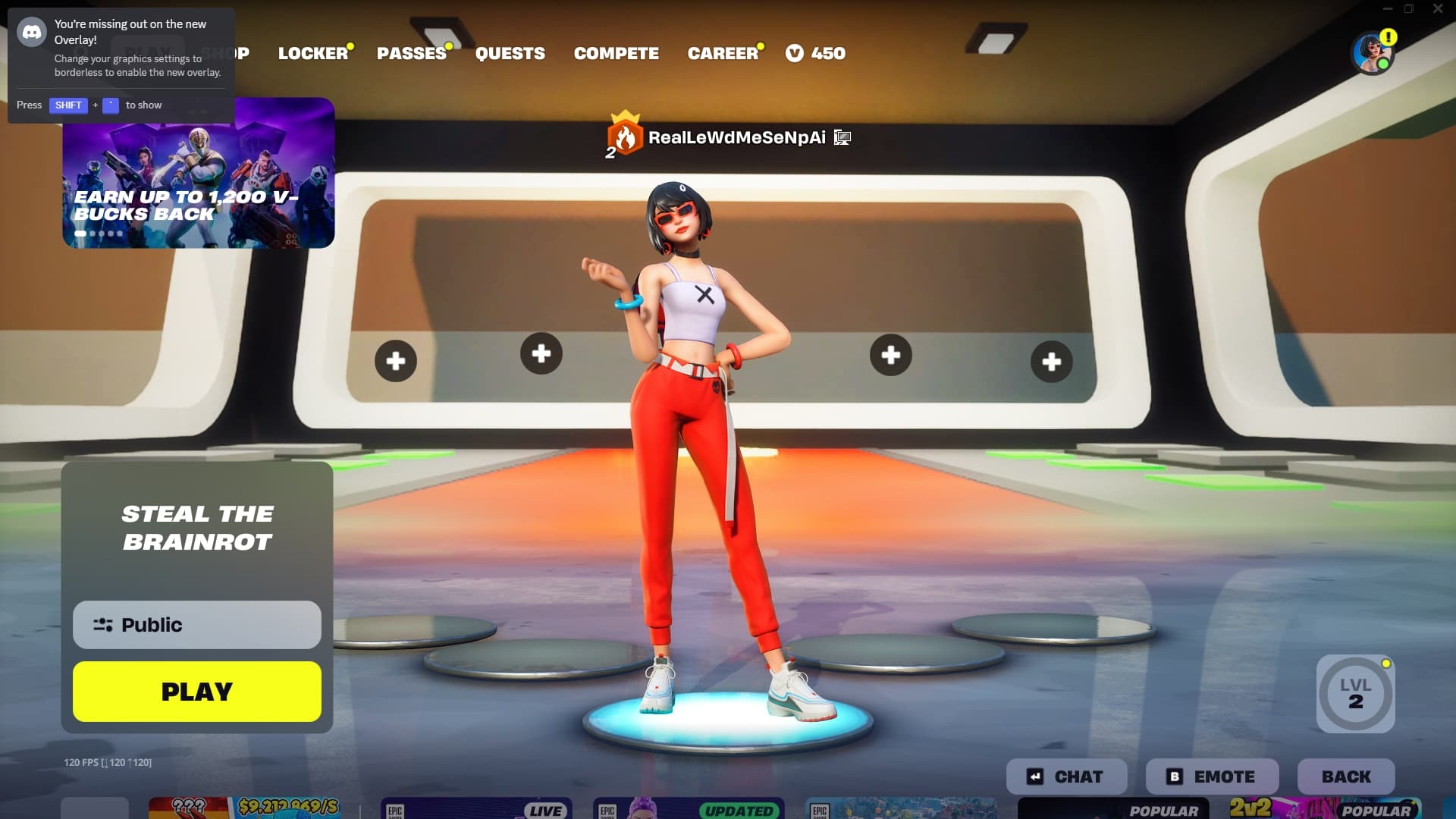Open the Locker tab
The width and height of the screenshot is (1456, 819).
(312, 53)
